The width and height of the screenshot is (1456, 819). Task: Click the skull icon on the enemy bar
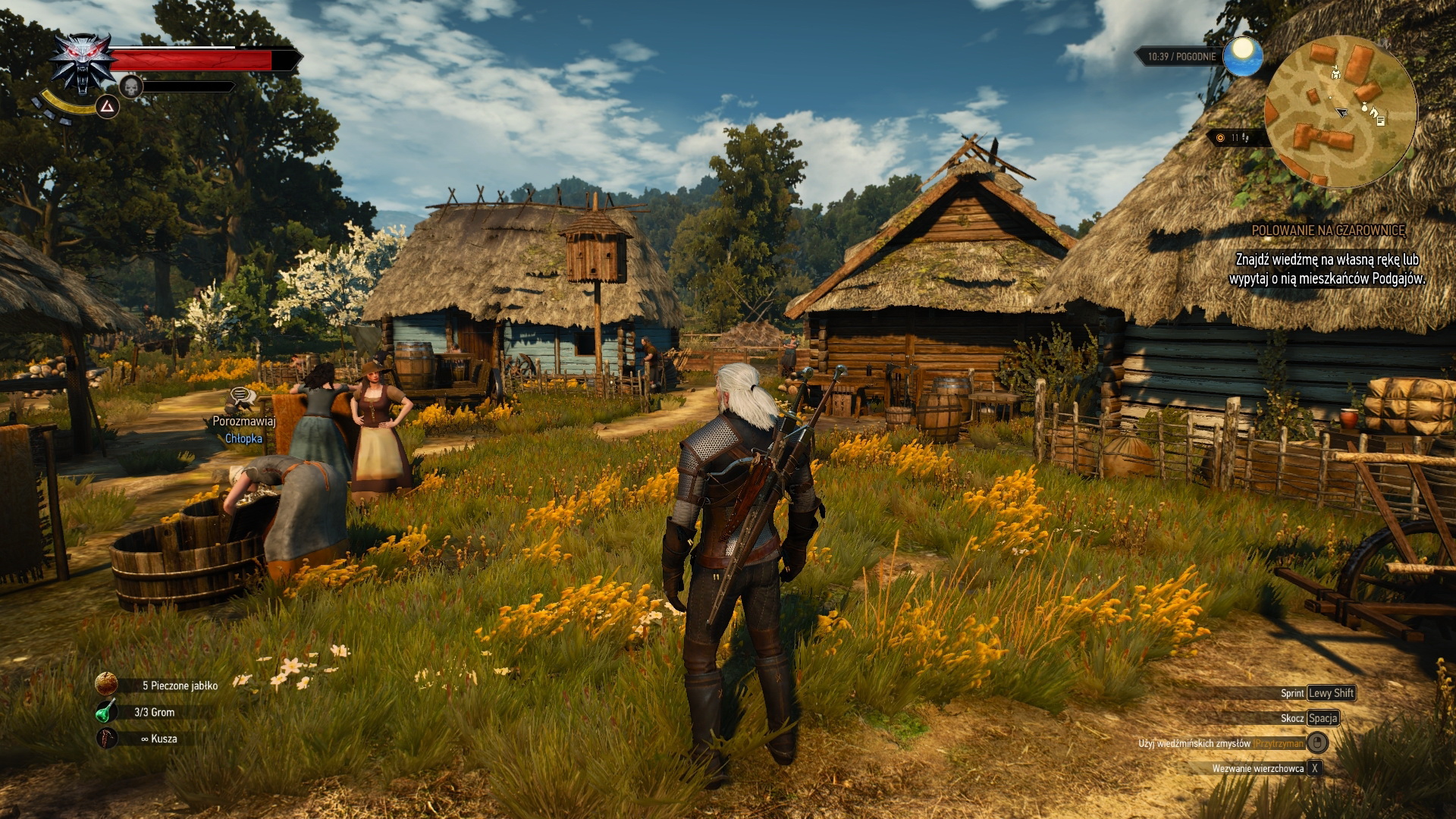click(131, 86)
